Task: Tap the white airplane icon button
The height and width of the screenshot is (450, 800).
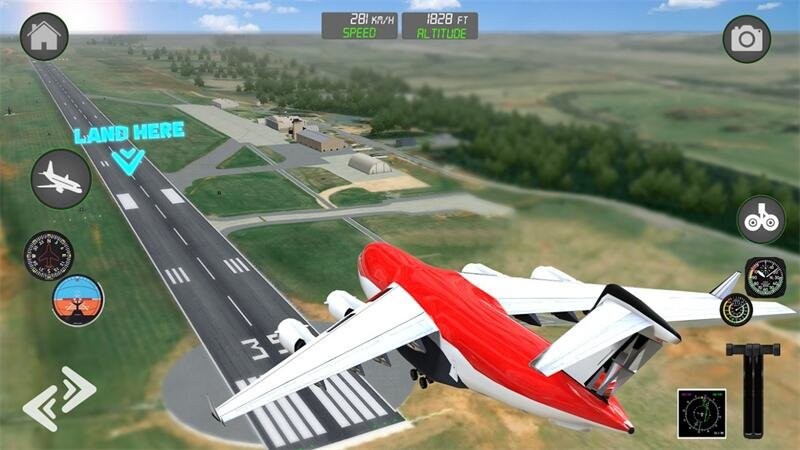Action: 60,179
